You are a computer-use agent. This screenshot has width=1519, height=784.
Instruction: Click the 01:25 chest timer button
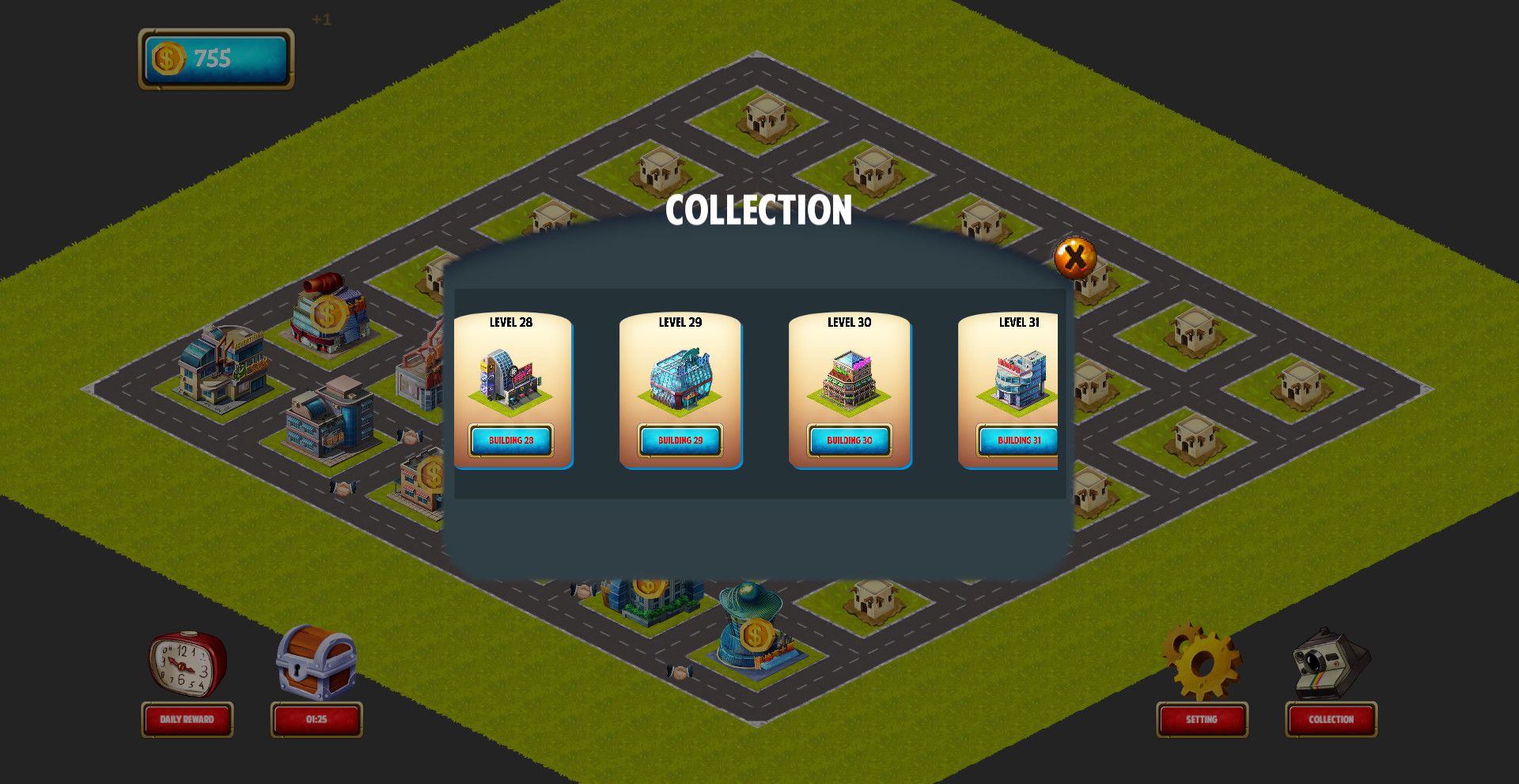(316, 720)
